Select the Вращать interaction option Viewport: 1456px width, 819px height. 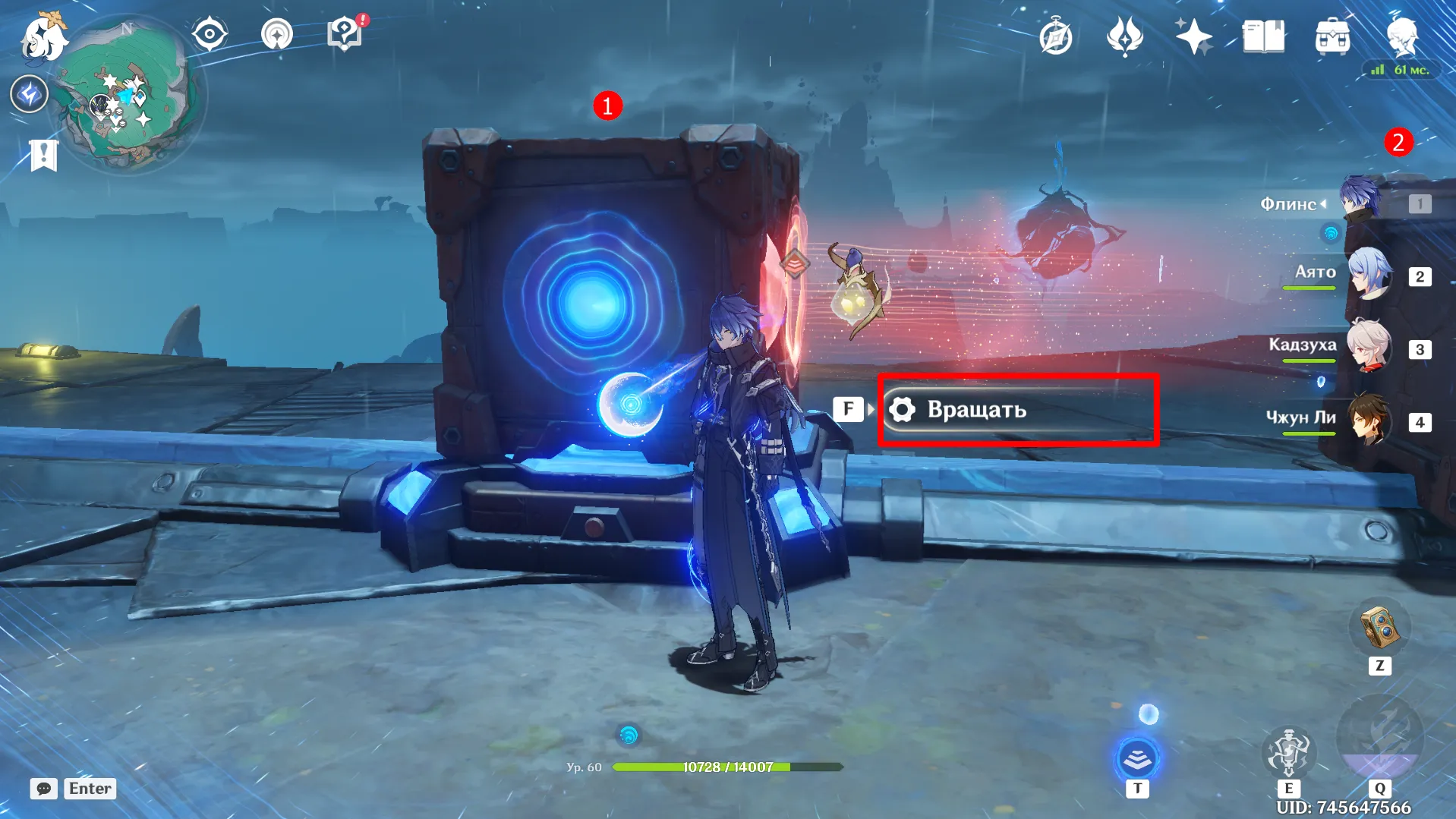(1017, 410)
